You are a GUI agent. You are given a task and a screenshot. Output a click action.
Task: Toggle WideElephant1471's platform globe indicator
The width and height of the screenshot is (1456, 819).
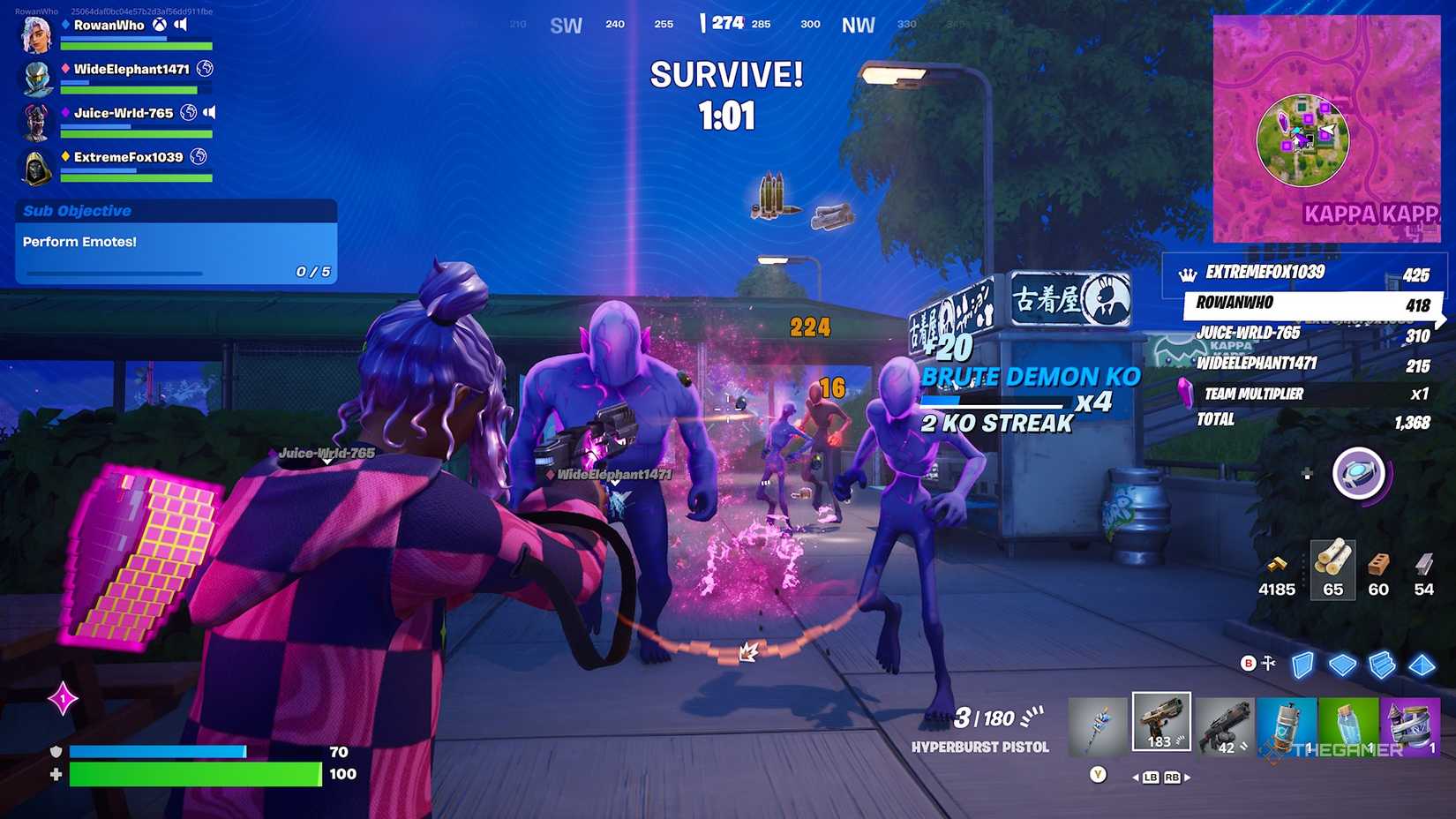[x=204, y=70]
